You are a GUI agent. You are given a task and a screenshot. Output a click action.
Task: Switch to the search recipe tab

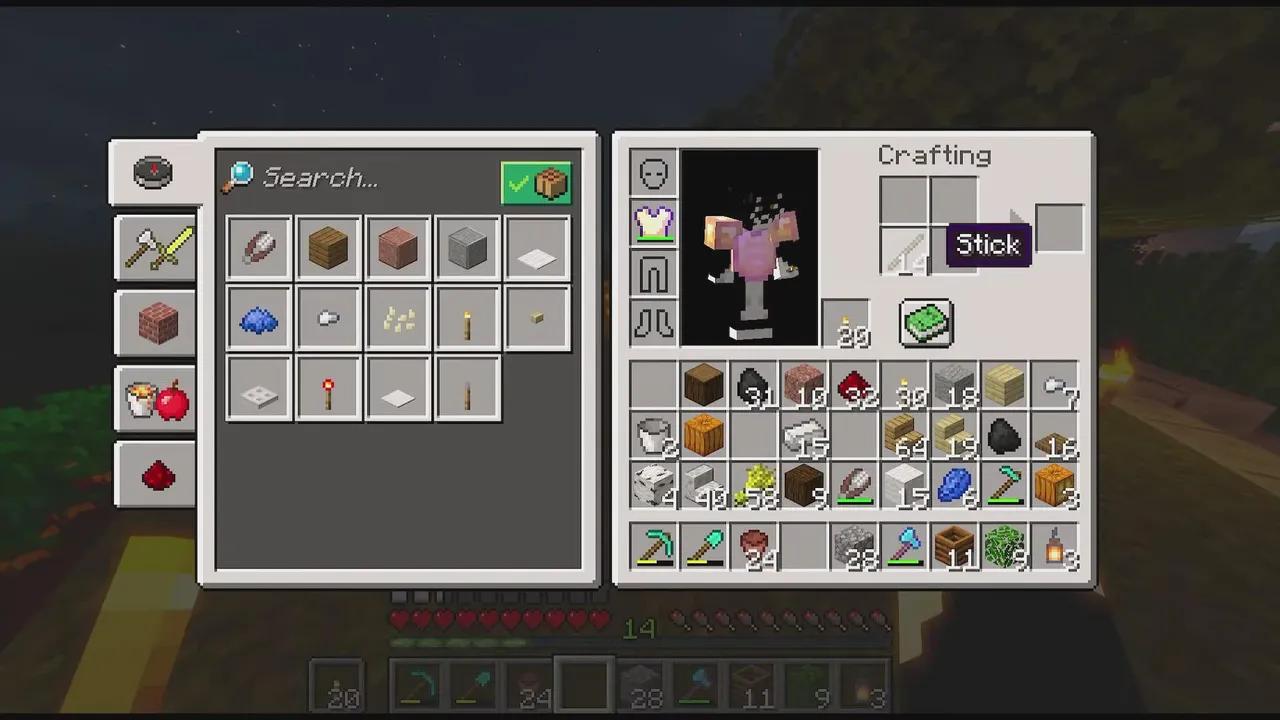coord(155,170)
